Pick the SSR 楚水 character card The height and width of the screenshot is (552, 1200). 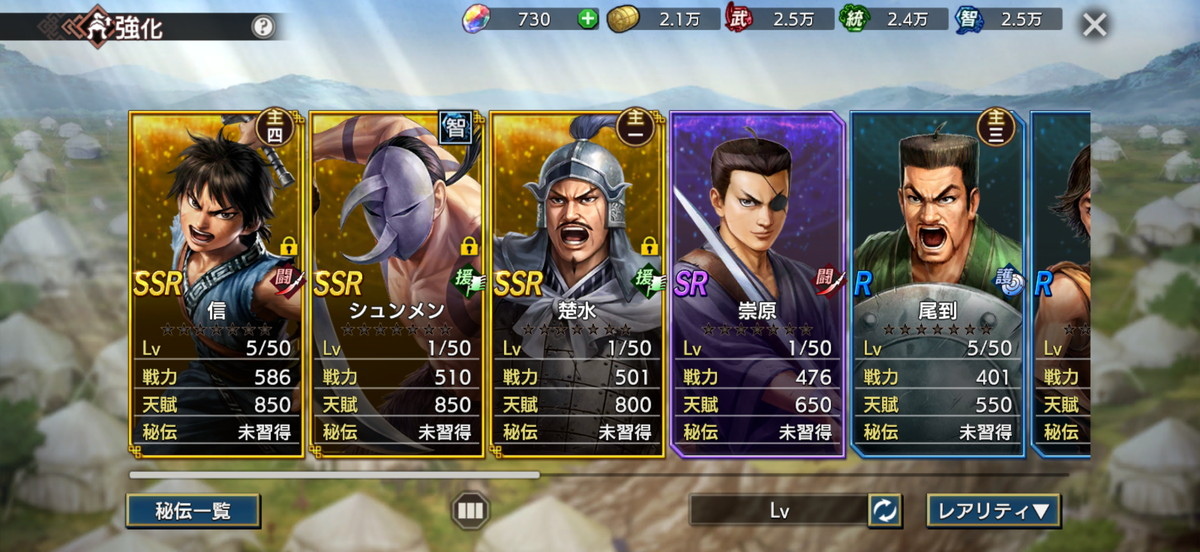click(x=577, y=283)
